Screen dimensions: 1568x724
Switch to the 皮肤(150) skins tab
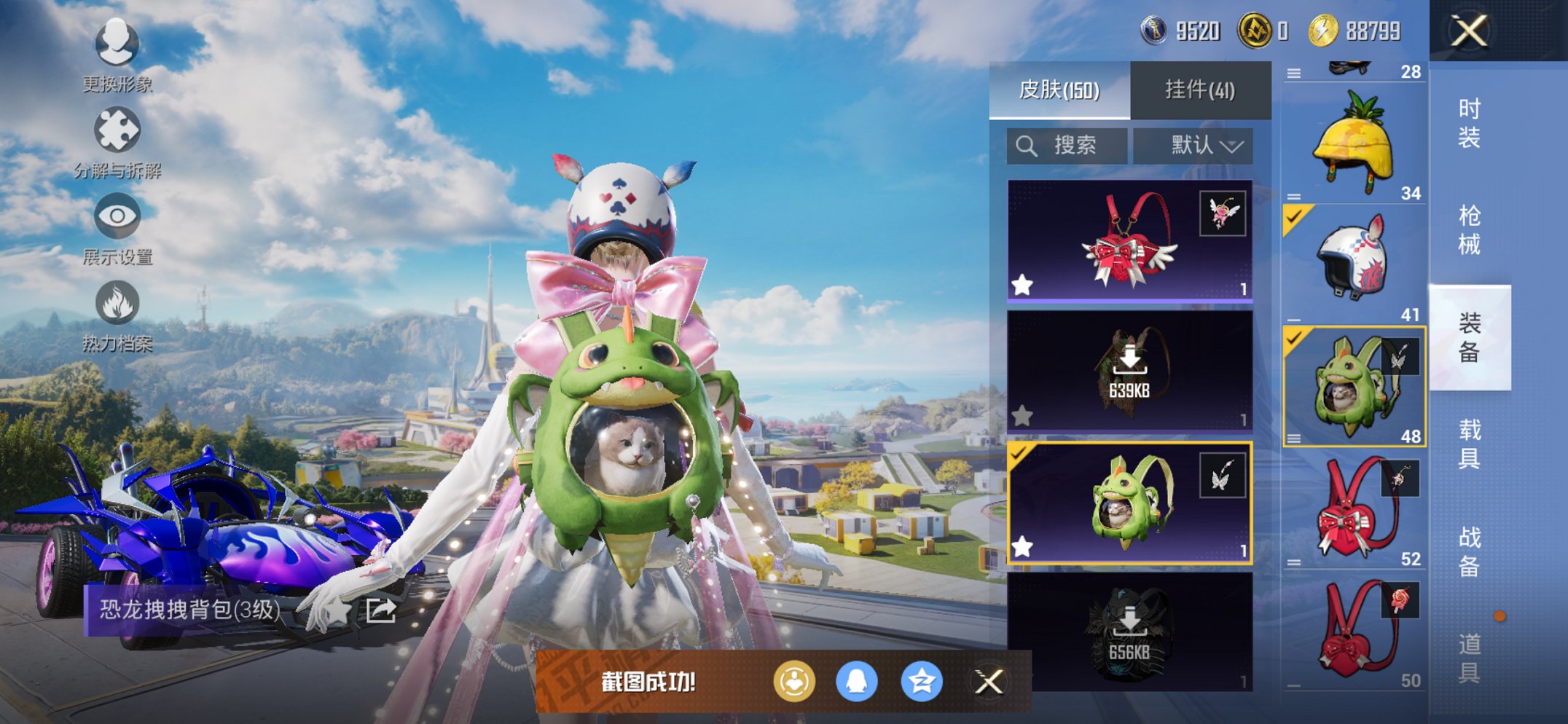1059,90
